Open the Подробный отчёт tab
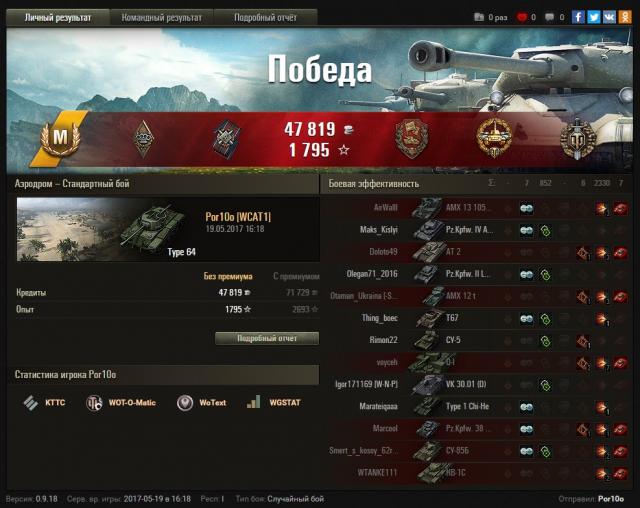This screenshot has width=640, height=508. [265, 18]
